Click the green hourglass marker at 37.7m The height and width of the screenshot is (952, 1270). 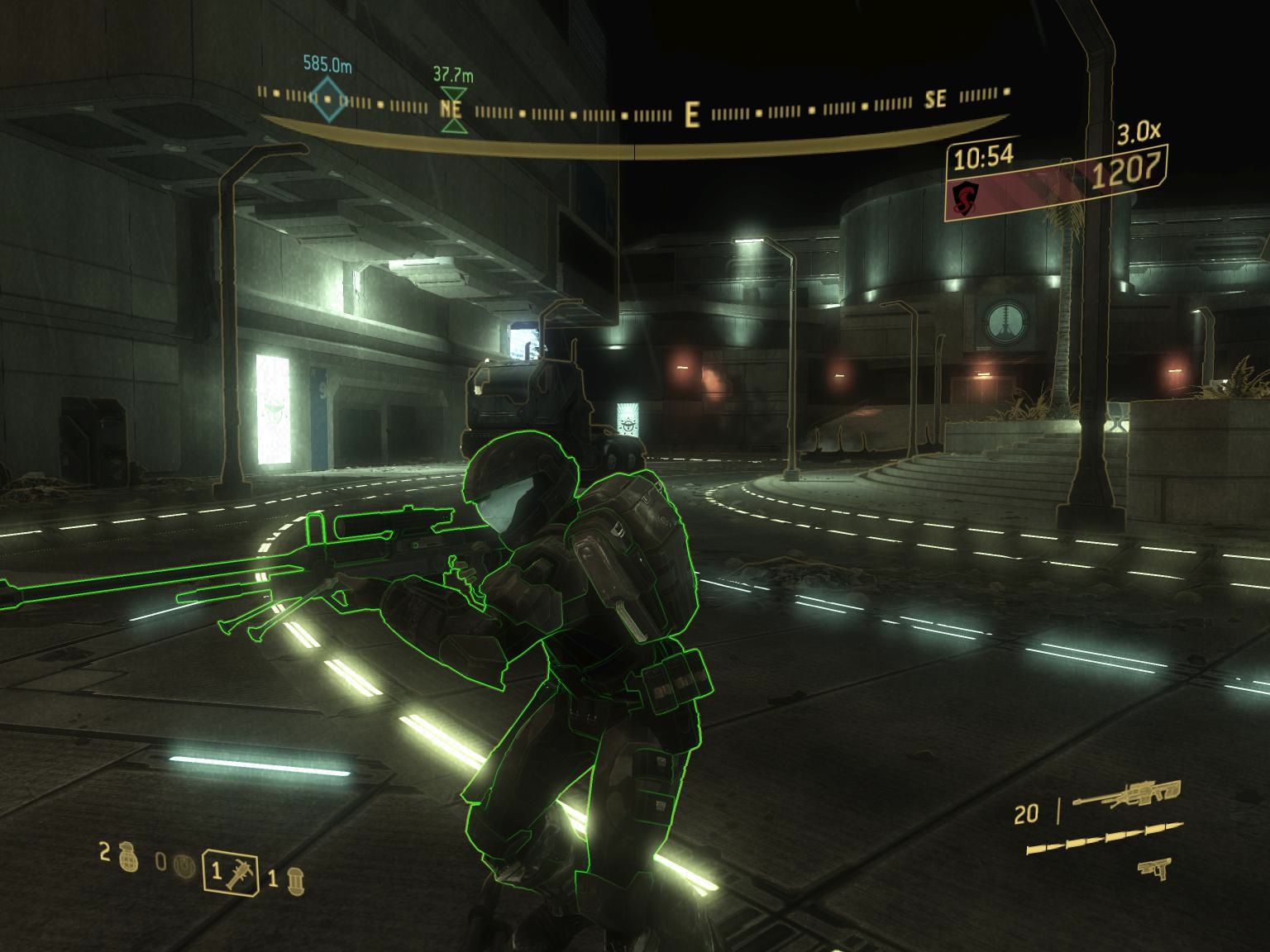pyautogui.click(x=453, y=108)
